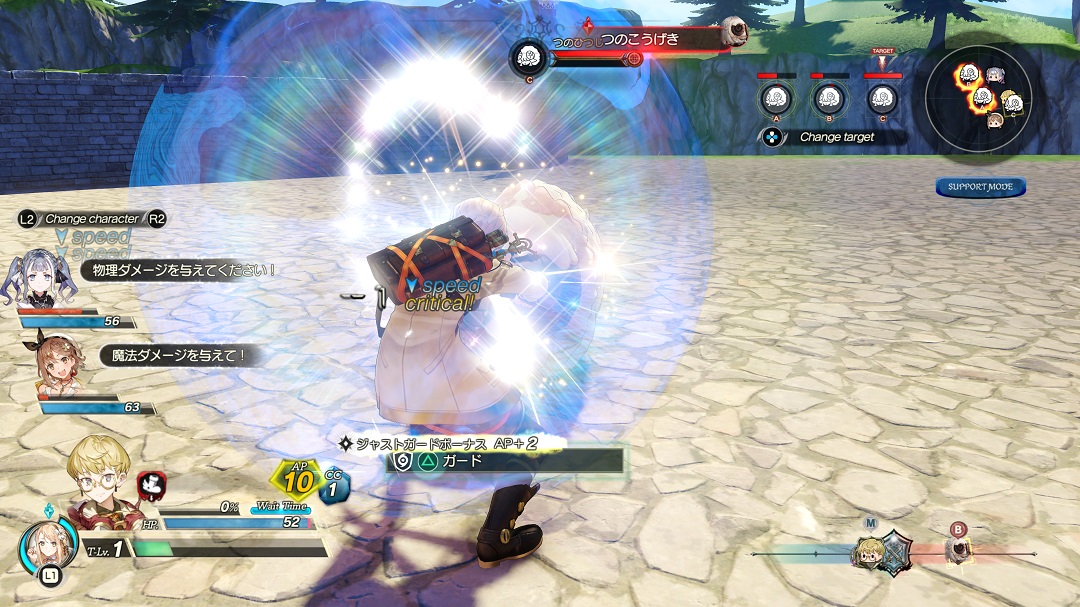Toggle the SUPPORT MODE button
This screenshot has height=607, width=1080.
click(981, 187)
